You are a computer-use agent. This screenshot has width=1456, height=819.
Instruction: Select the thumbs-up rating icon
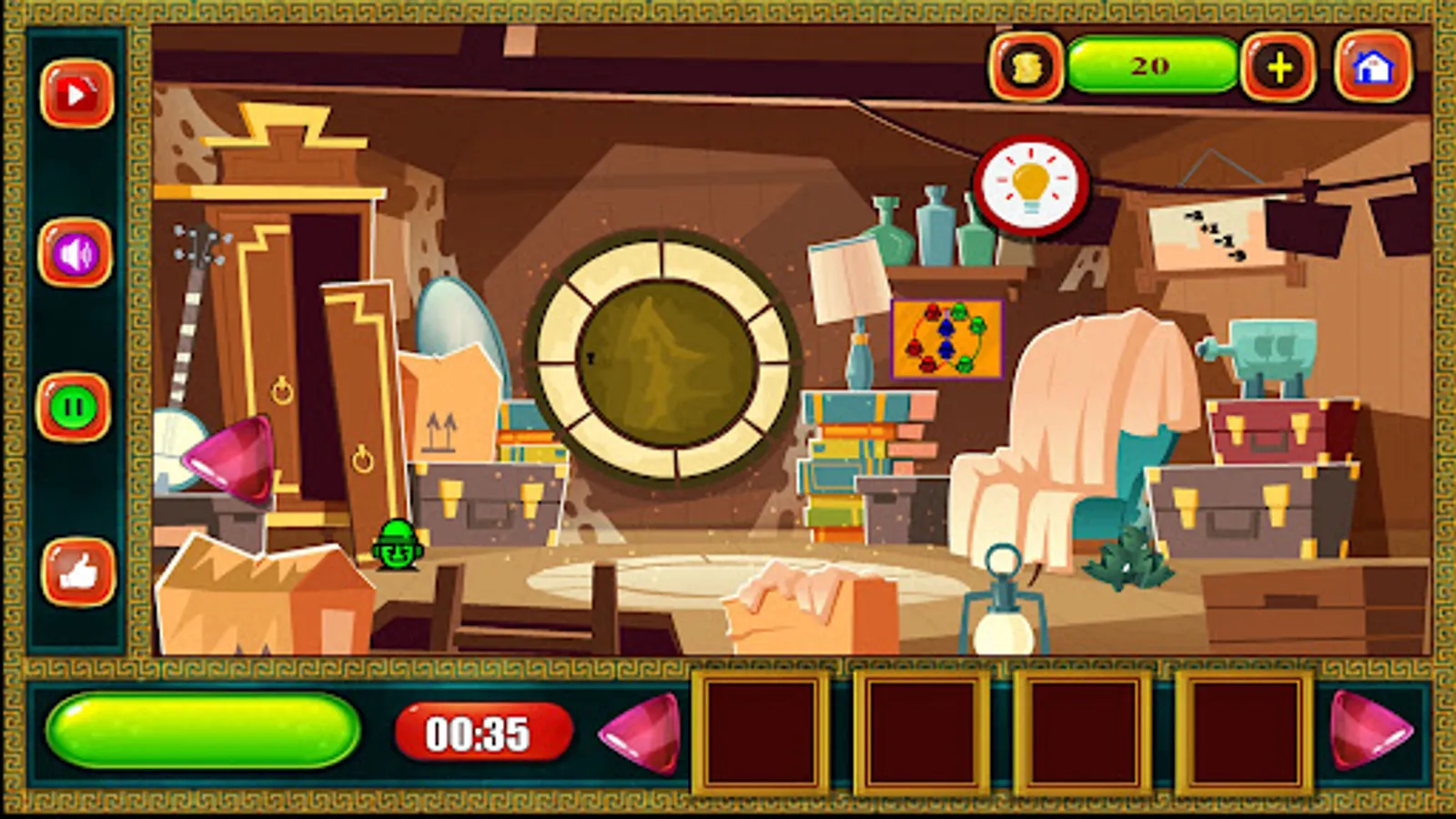[x=76, y=571]
